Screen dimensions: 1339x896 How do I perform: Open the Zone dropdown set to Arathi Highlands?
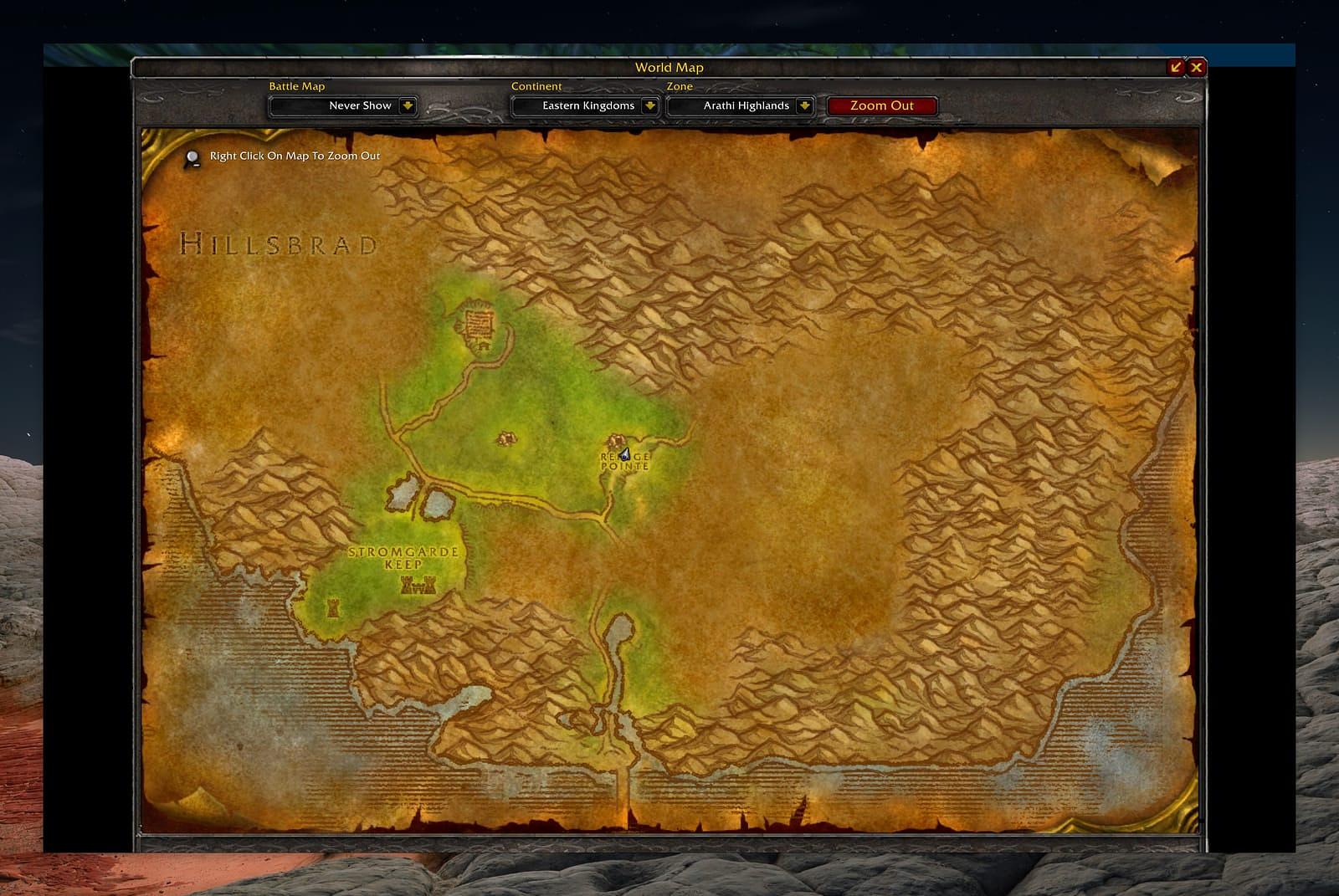coord(804,105)
